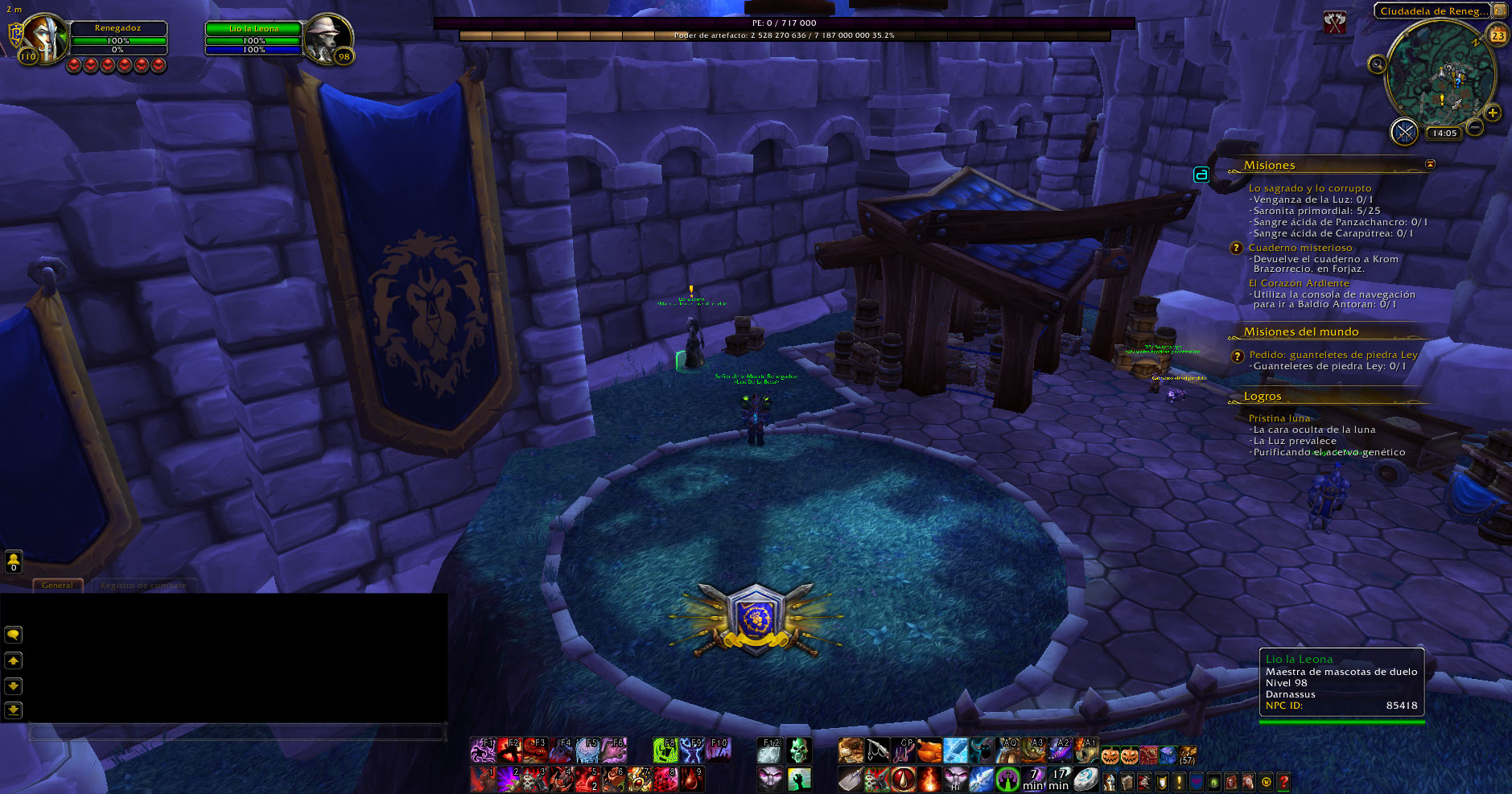The height and width of the screenshot is (794, 1512).
Task: Collapse the Misiones objective tracker
Action: coord(1430,164)
